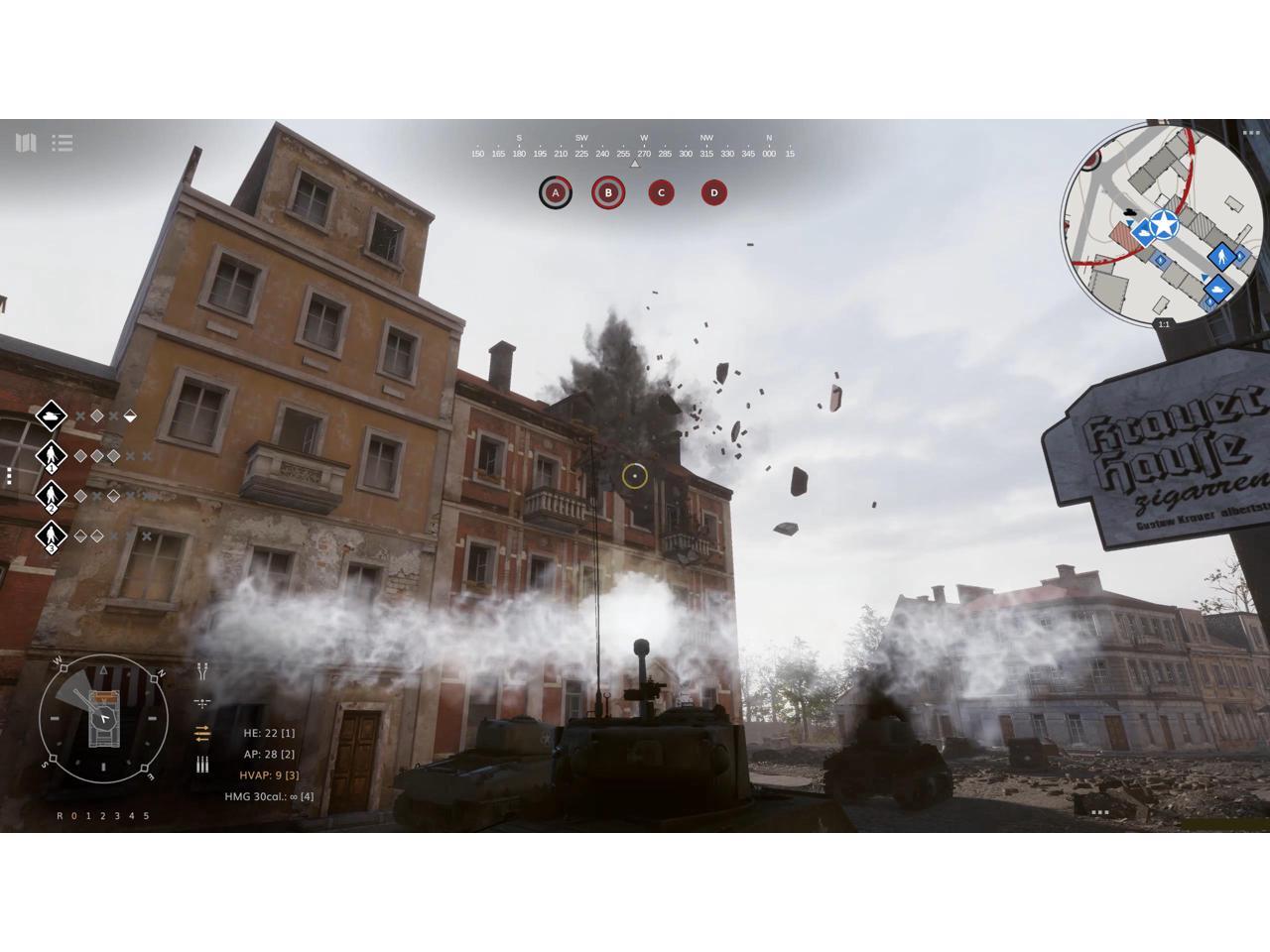The width and height of the screenshot is (1270, 952).
Task: Choose AP shell ammunition
Action: point(268,754)
